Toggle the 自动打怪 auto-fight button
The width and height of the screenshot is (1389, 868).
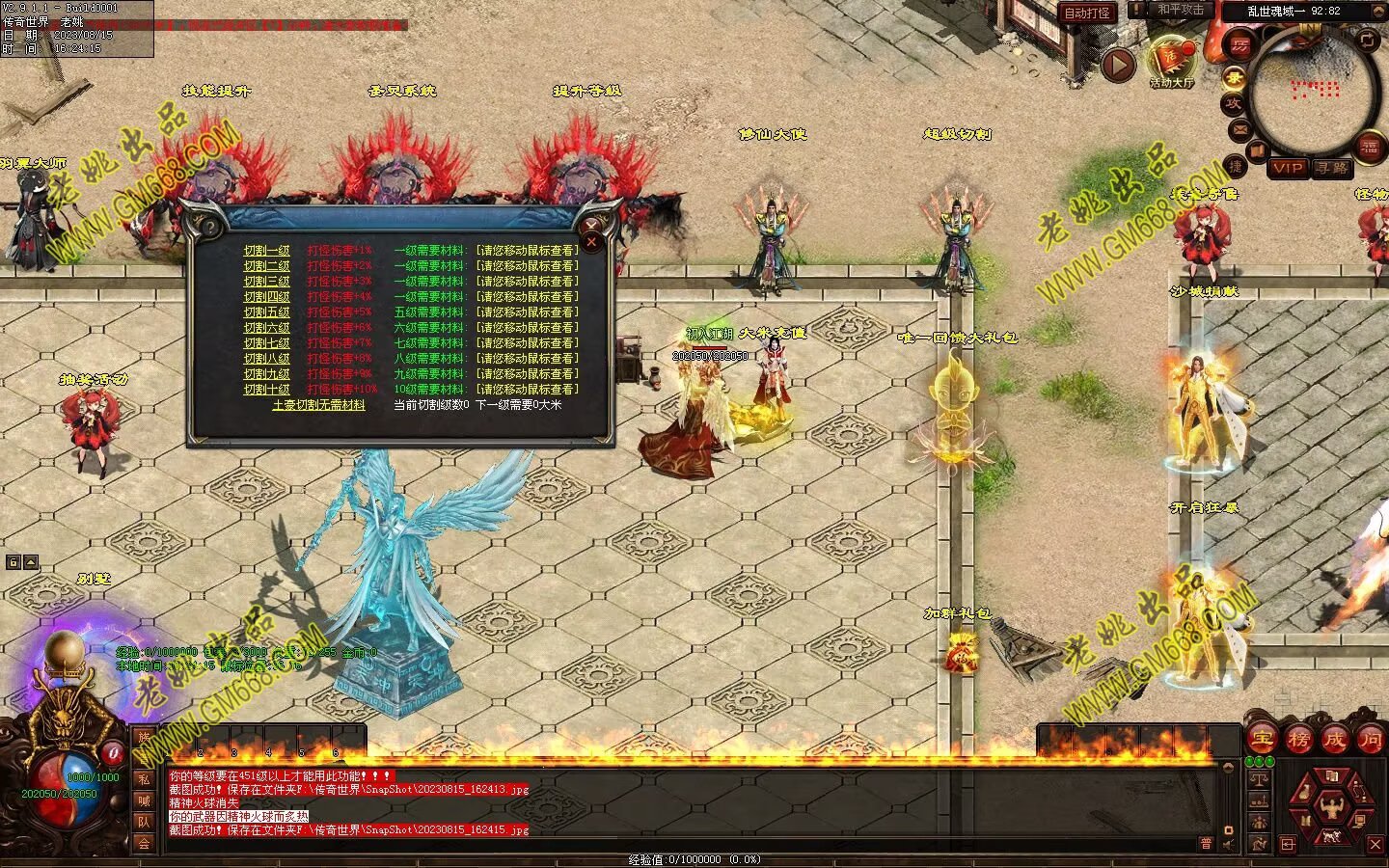[x=1087, y=13]
